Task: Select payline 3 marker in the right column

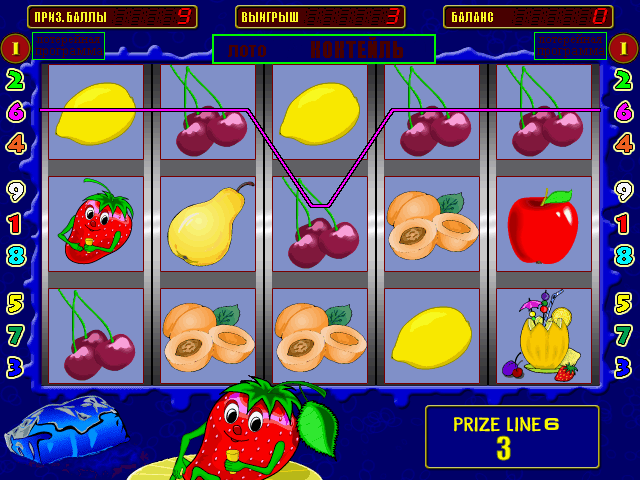Action: [x=623, y=367]
